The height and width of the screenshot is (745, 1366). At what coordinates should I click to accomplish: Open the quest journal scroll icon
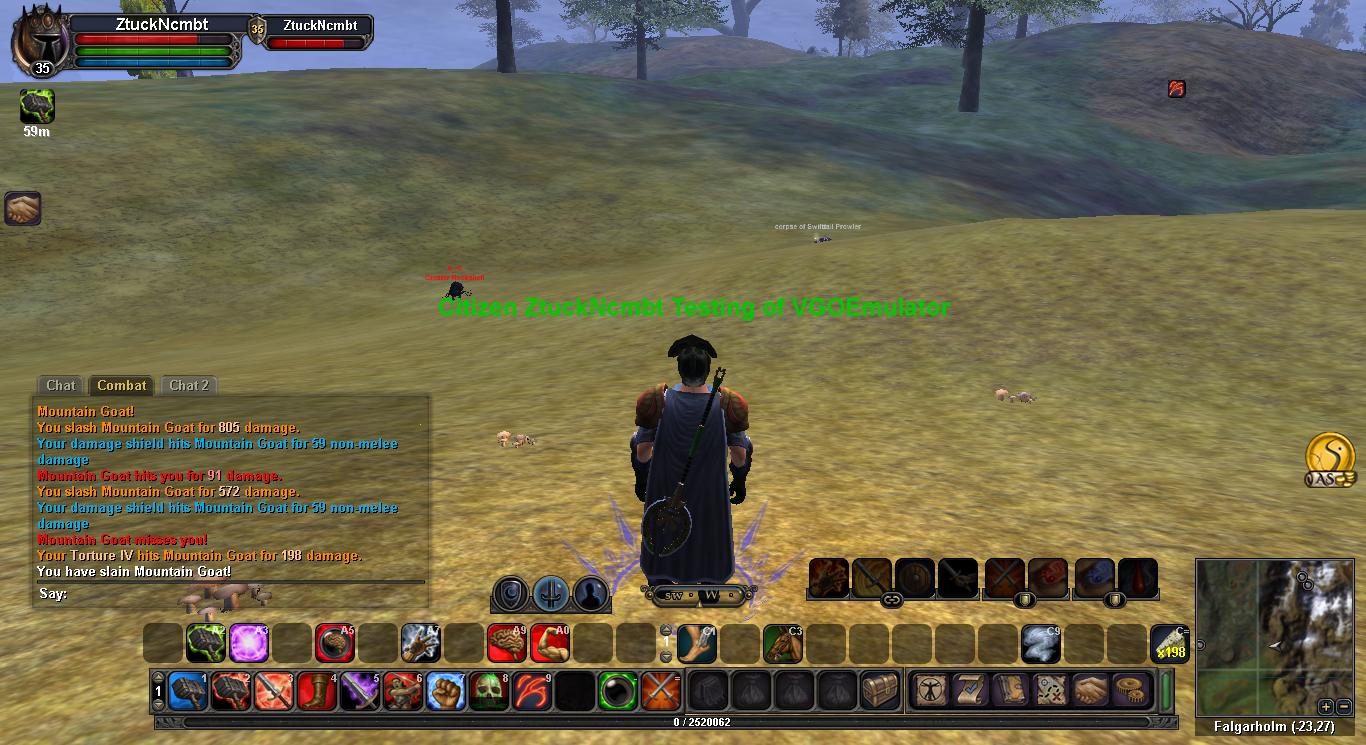(x=969, y=690)
